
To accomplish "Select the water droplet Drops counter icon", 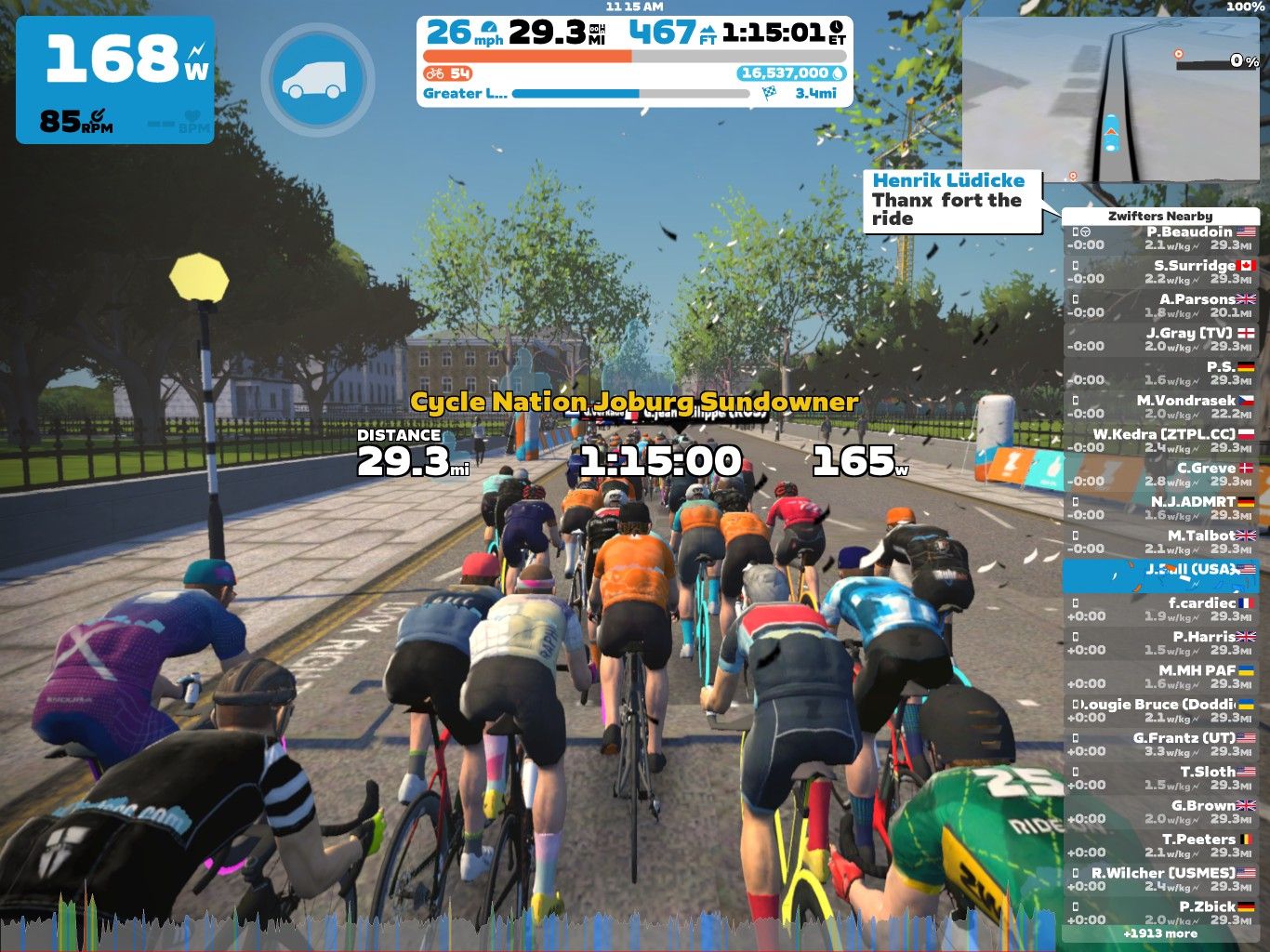I will tap(840, 73).
